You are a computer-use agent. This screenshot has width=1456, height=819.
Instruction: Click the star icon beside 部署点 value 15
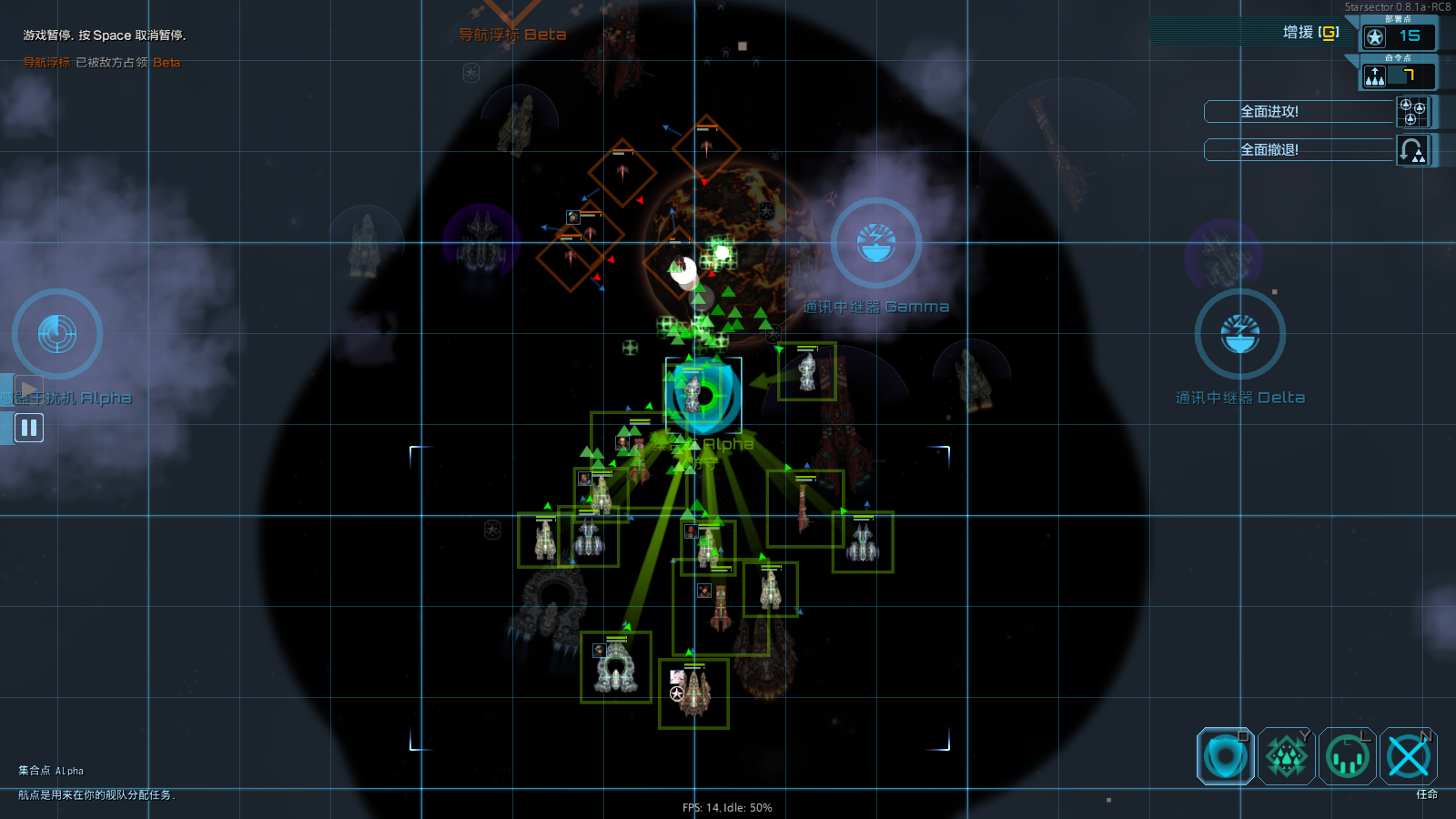point(1373,37)
